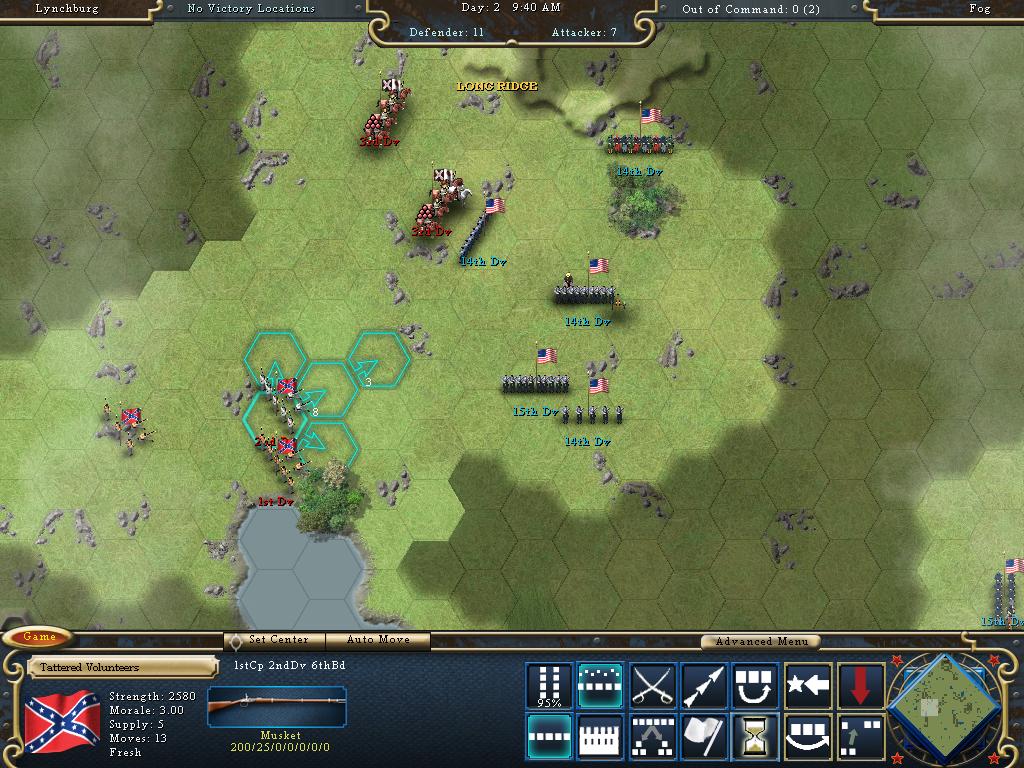The width and height of the screenshot is (1024, 768).
Task: Select the single line formation icon
Action: (549, 737)
